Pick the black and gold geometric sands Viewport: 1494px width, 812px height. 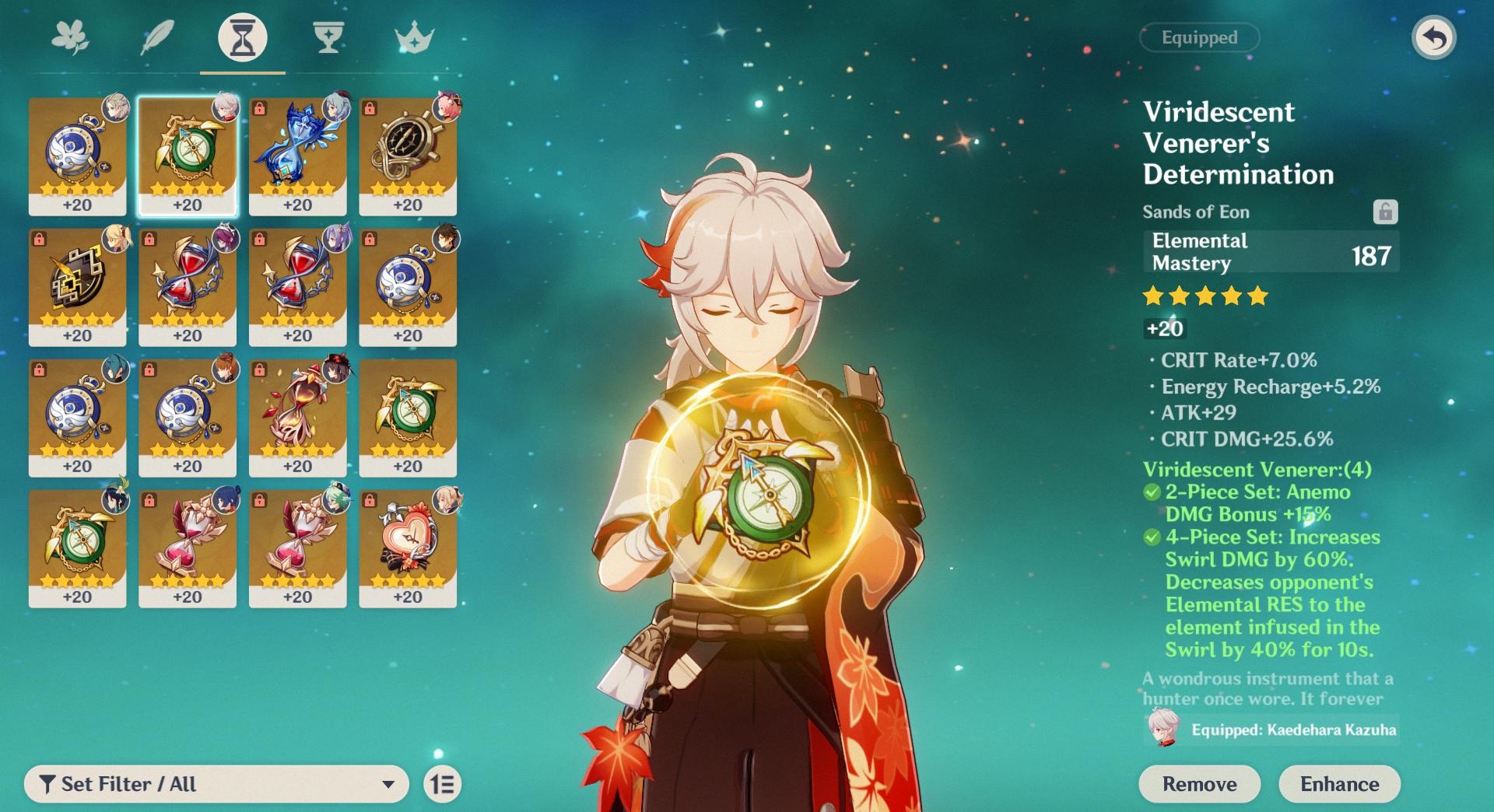tap(77, 286)
